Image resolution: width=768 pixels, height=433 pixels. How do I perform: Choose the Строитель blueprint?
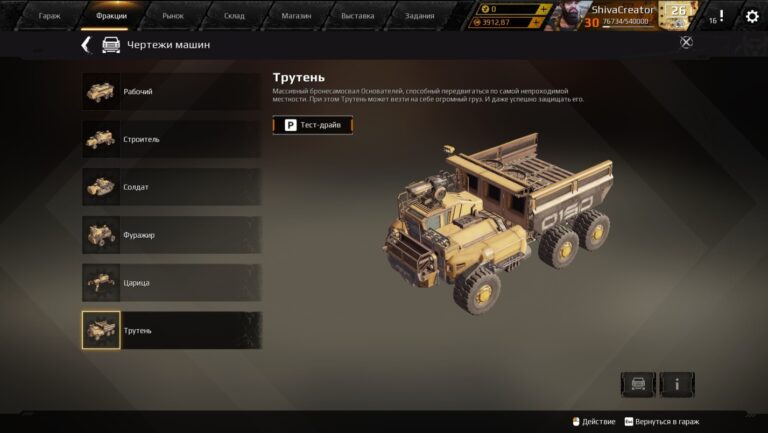coord(171,139)
